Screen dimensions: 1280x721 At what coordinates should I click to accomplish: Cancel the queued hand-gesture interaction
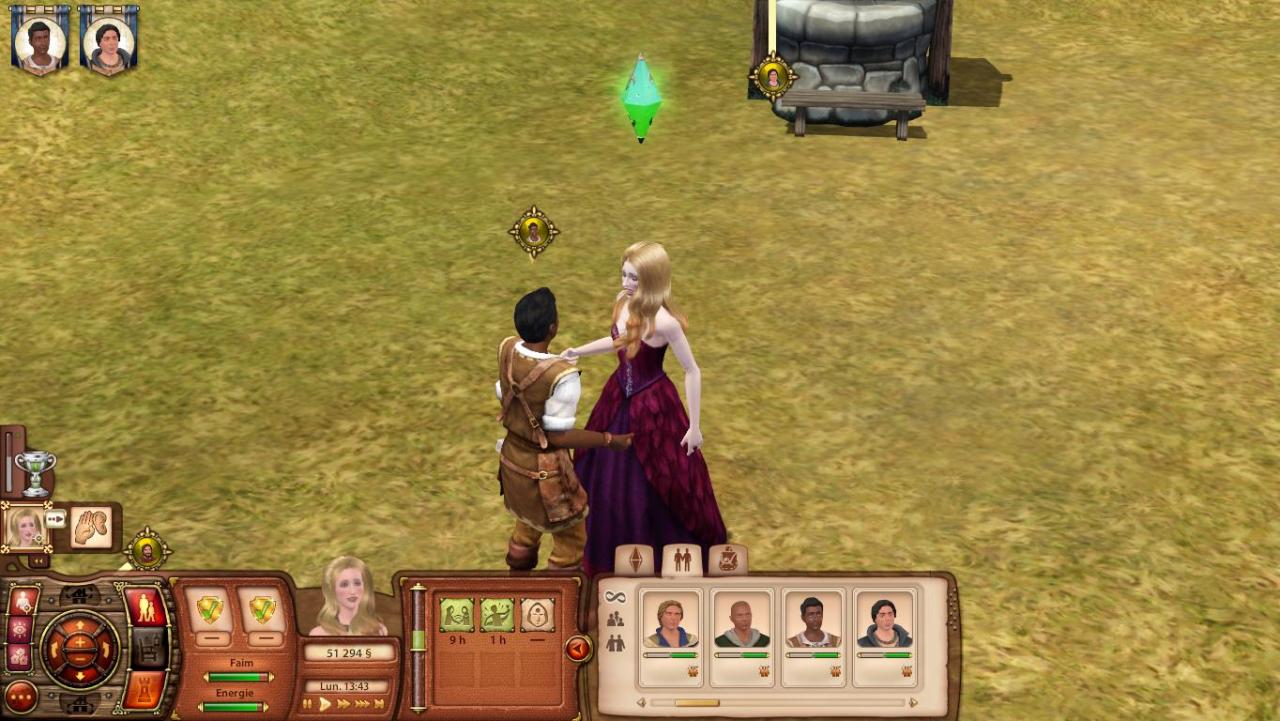(91, 527)
